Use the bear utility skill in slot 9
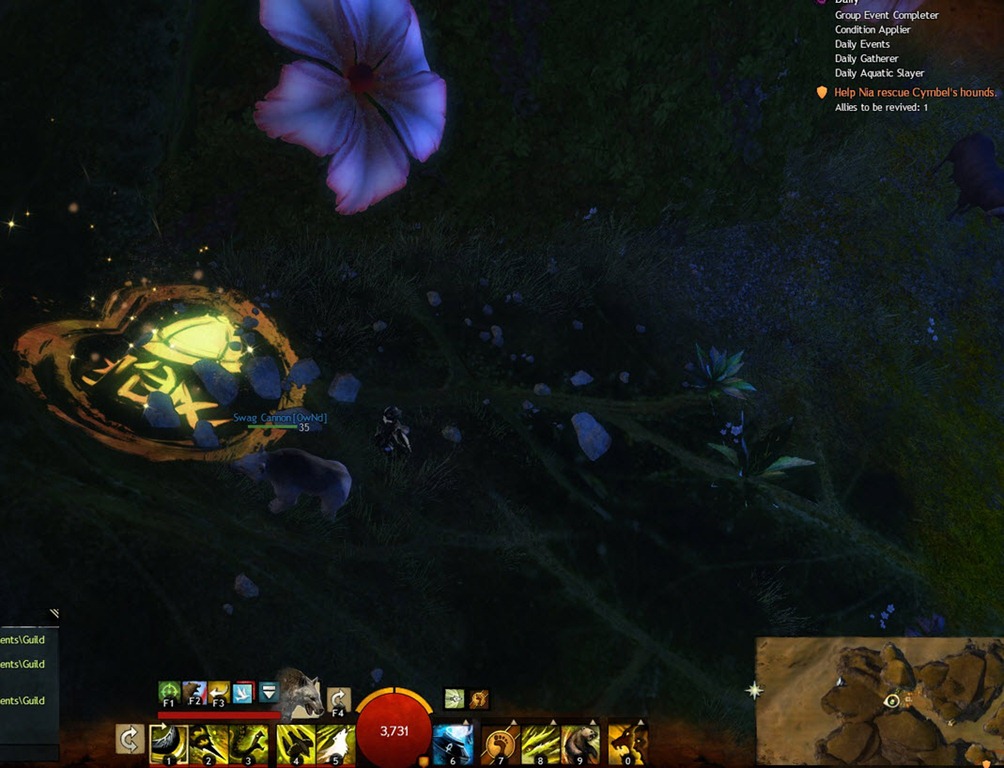The width and height of the screenshot is (1004, 768). [580, 743]
